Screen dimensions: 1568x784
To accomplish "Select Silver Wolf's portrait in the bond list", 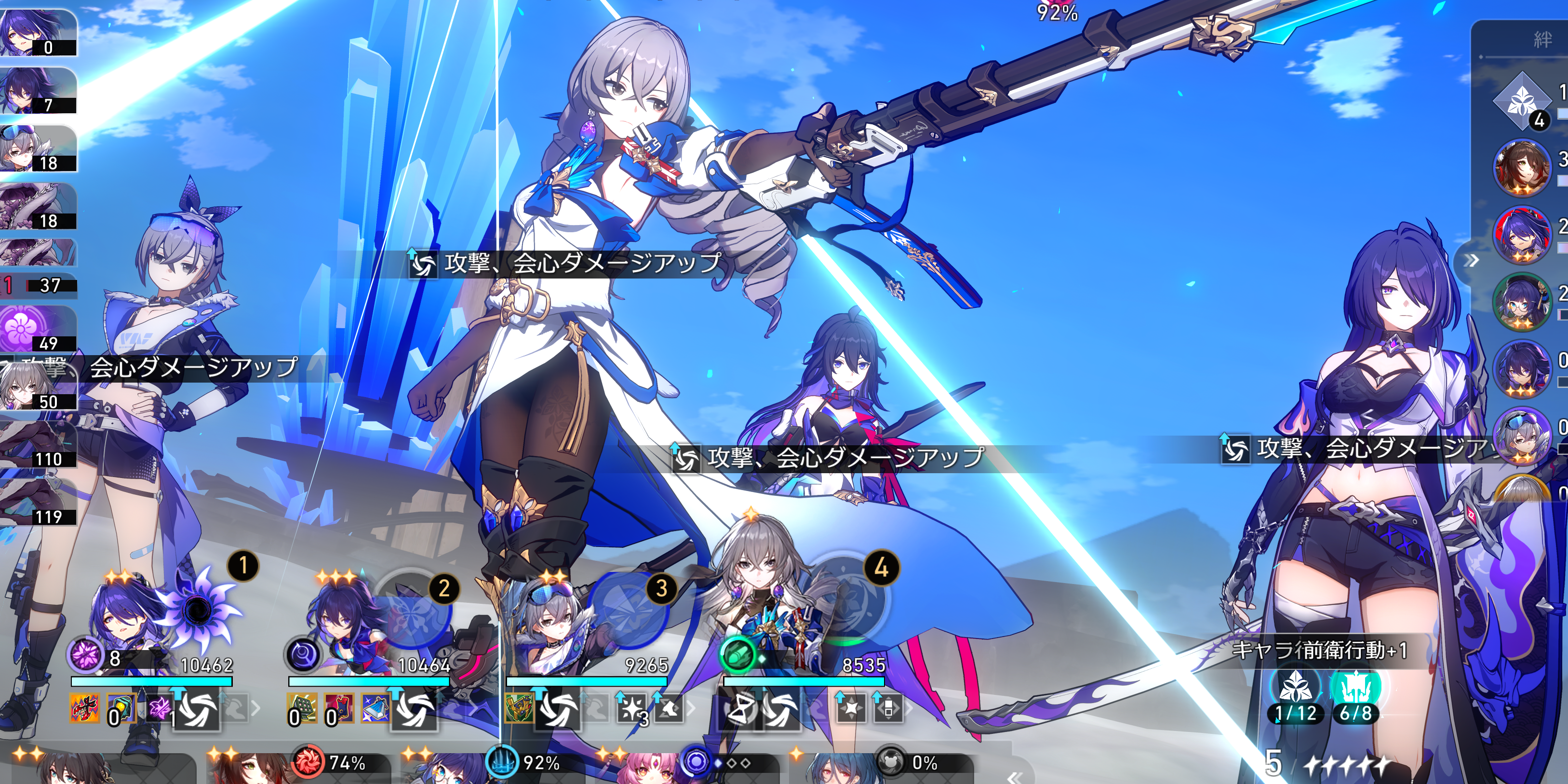I will [x=1522, y=435].
